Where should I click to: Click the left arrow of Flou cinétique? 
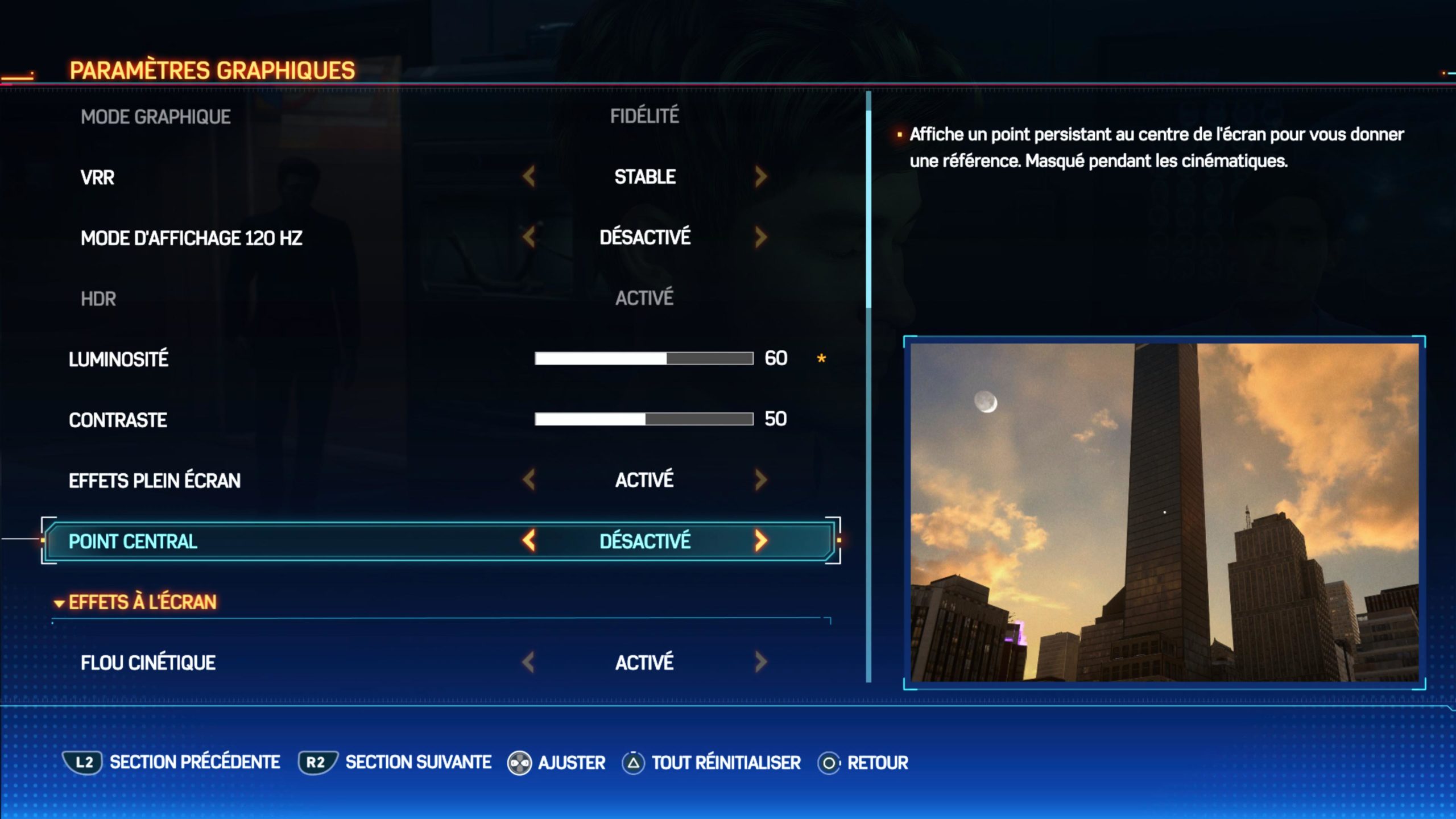529,662
